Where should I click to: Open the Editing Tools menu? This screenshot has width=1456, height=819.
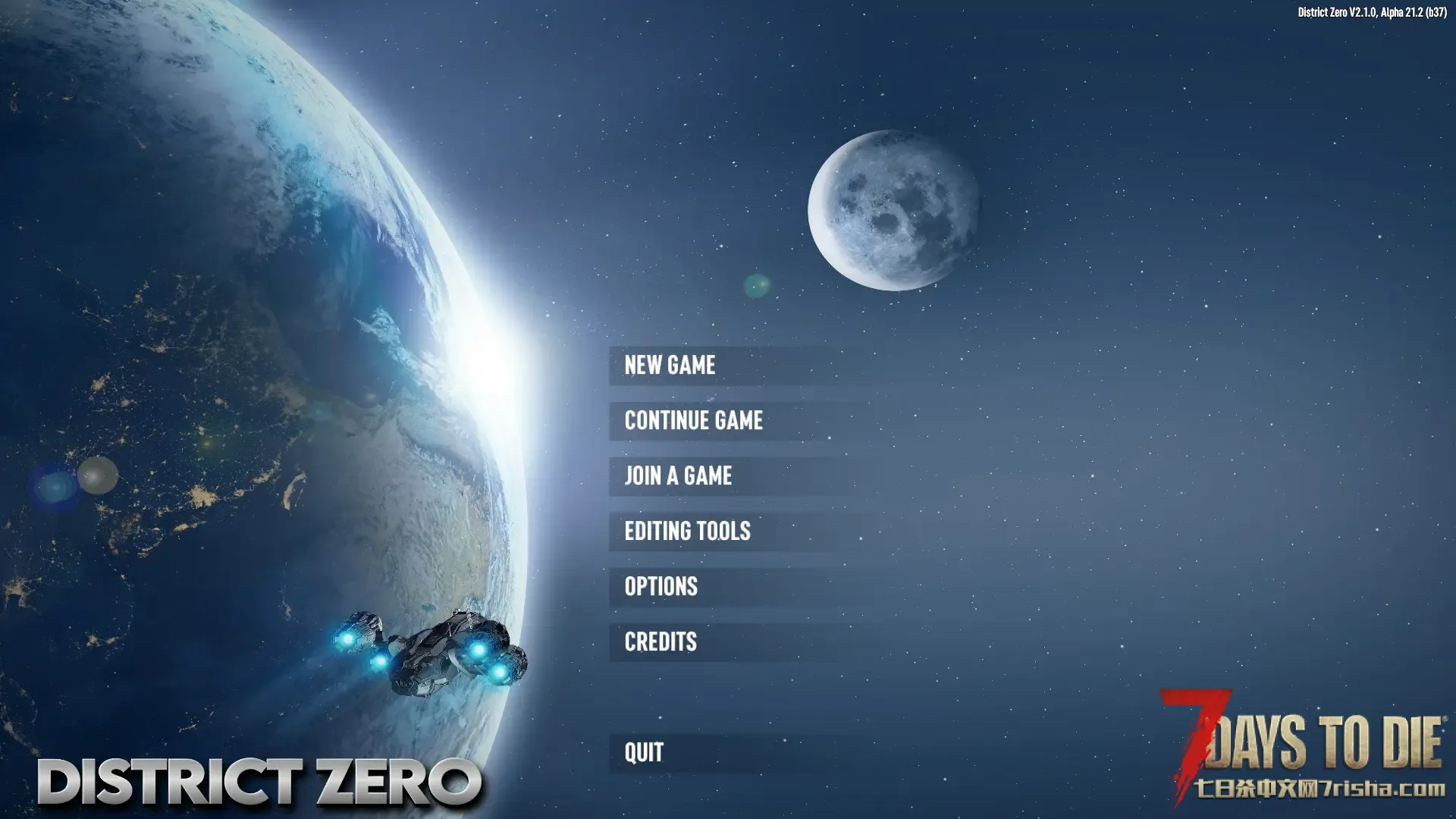688,532
